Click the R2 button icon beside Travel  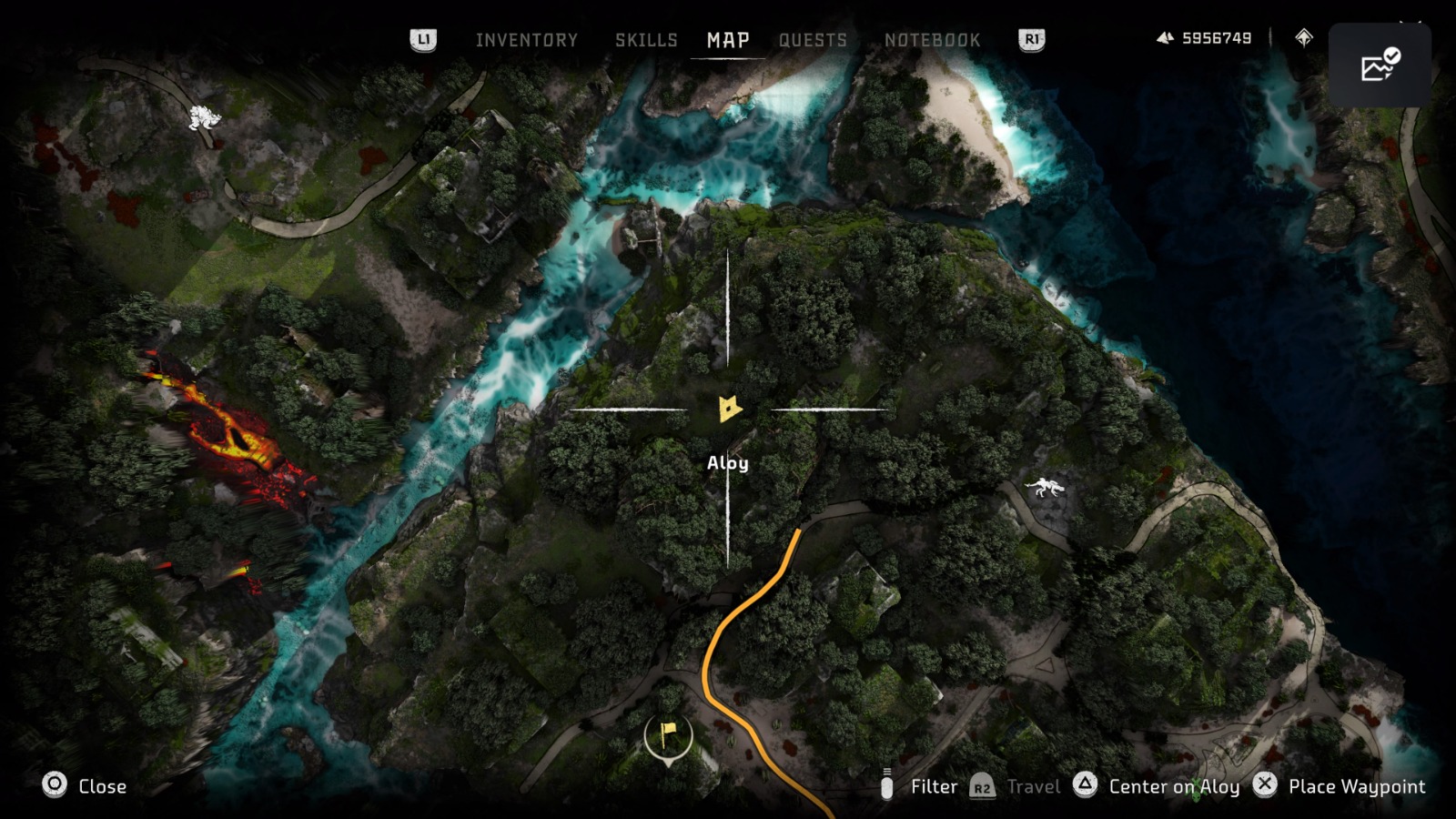982,786
